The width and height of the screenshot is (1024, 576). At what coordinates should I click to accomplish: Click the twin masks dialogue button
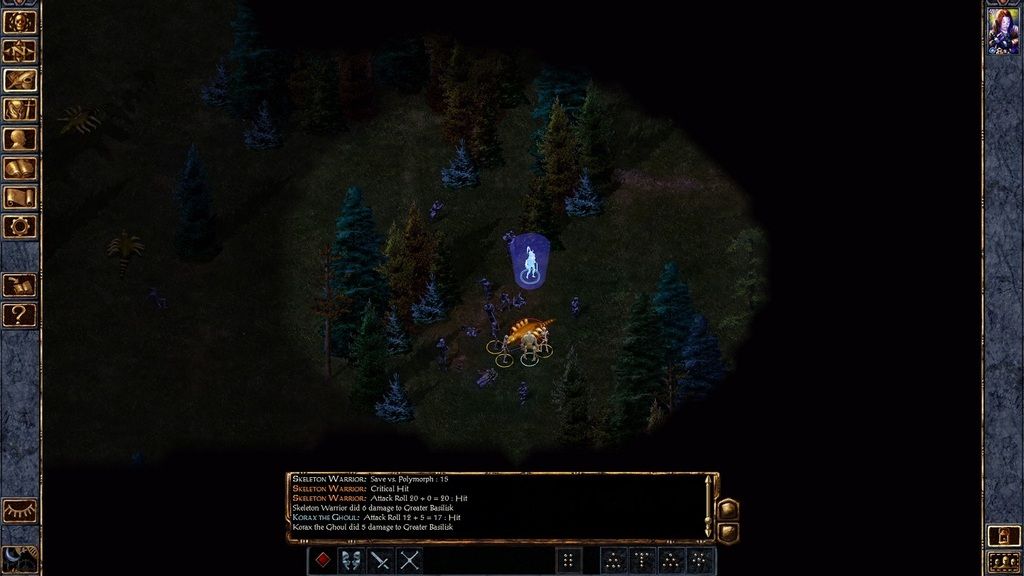351,560
